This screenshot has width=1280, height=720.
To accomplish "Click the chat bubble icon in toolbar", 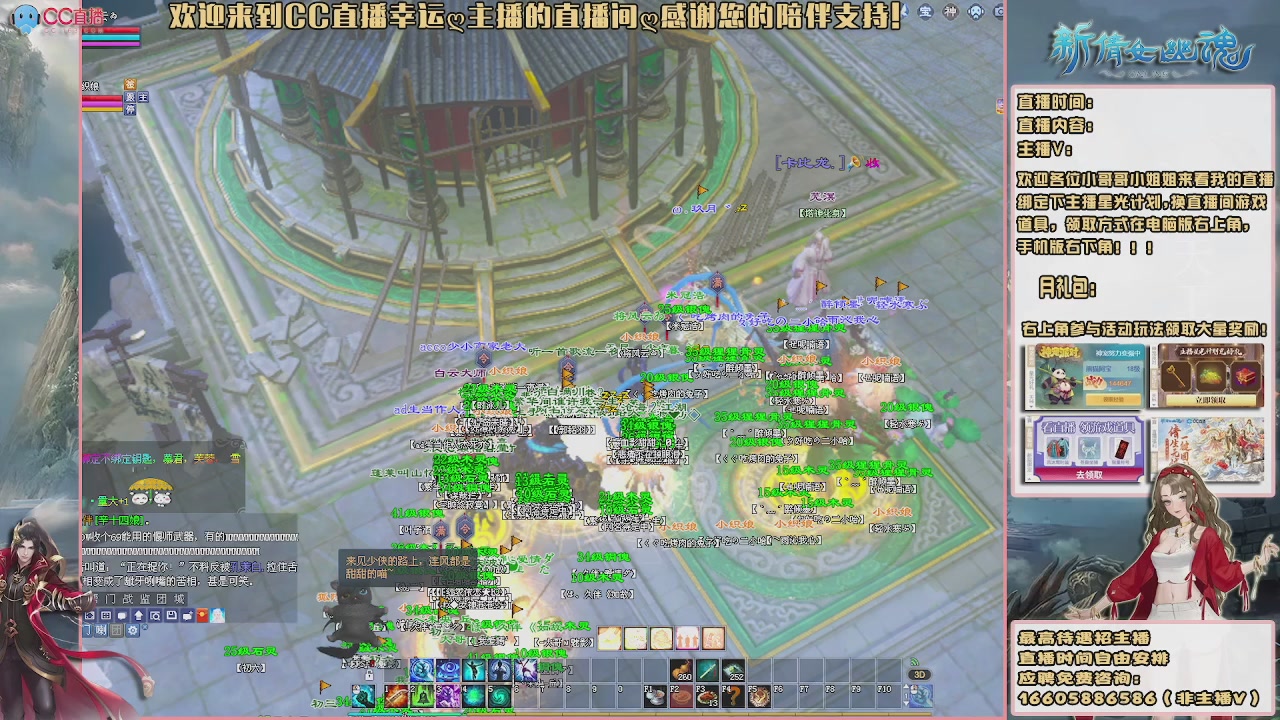I will (x=122, y=615).
